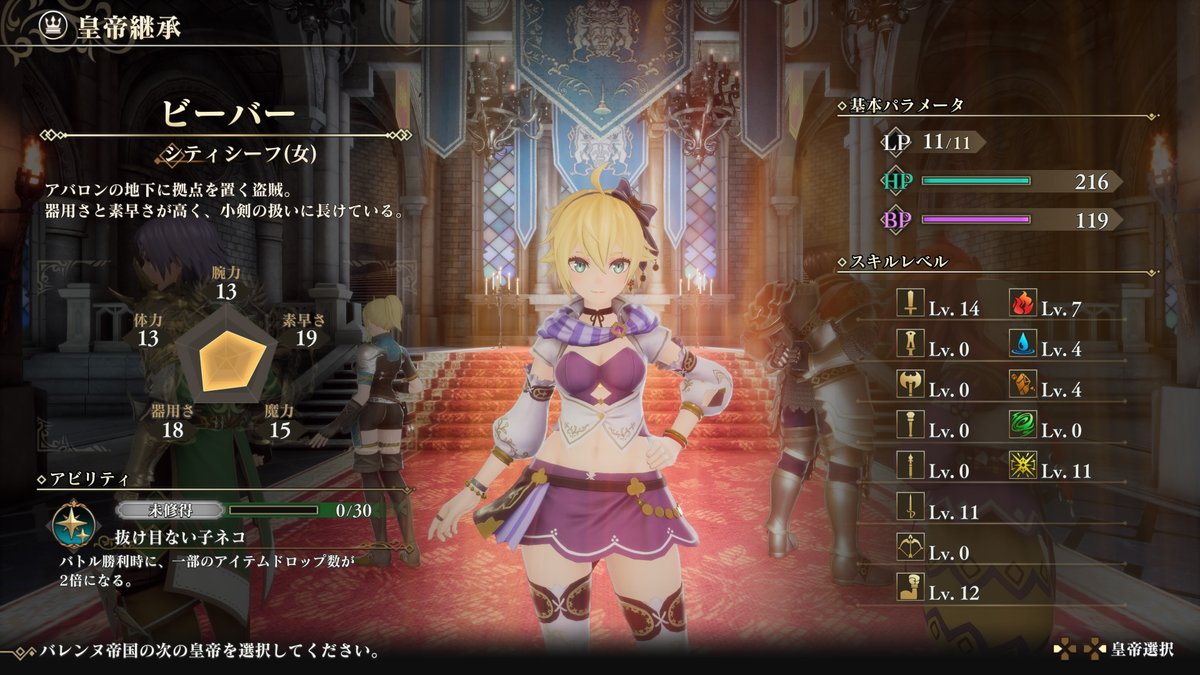Select the green swirl wind magic icon
This screenshot has height=675, width=1200.
pyautogui.click(x=1023, y=430)
